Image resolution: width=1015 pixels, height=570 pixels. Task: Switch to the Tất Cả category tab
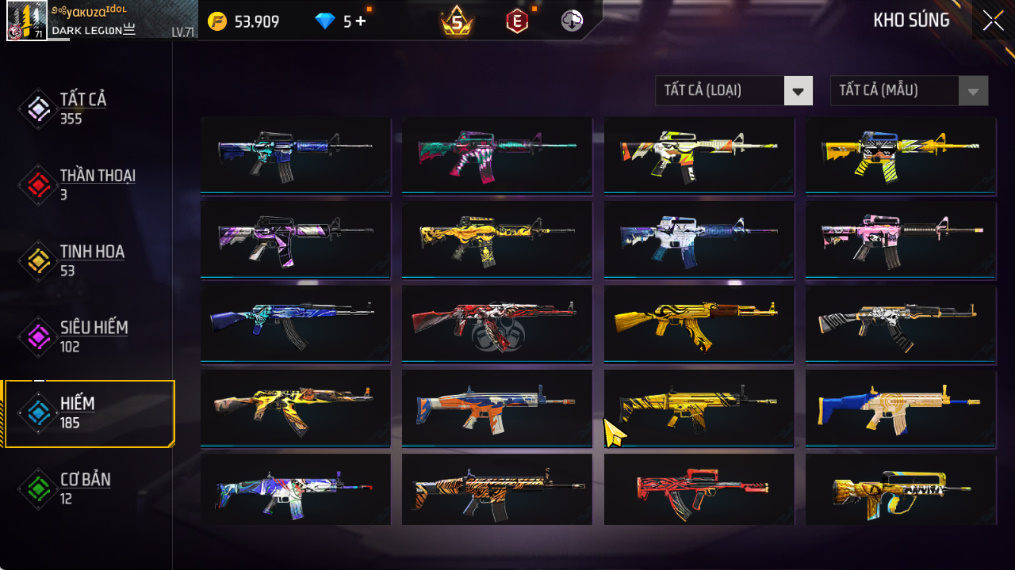[x=82, y=108]
